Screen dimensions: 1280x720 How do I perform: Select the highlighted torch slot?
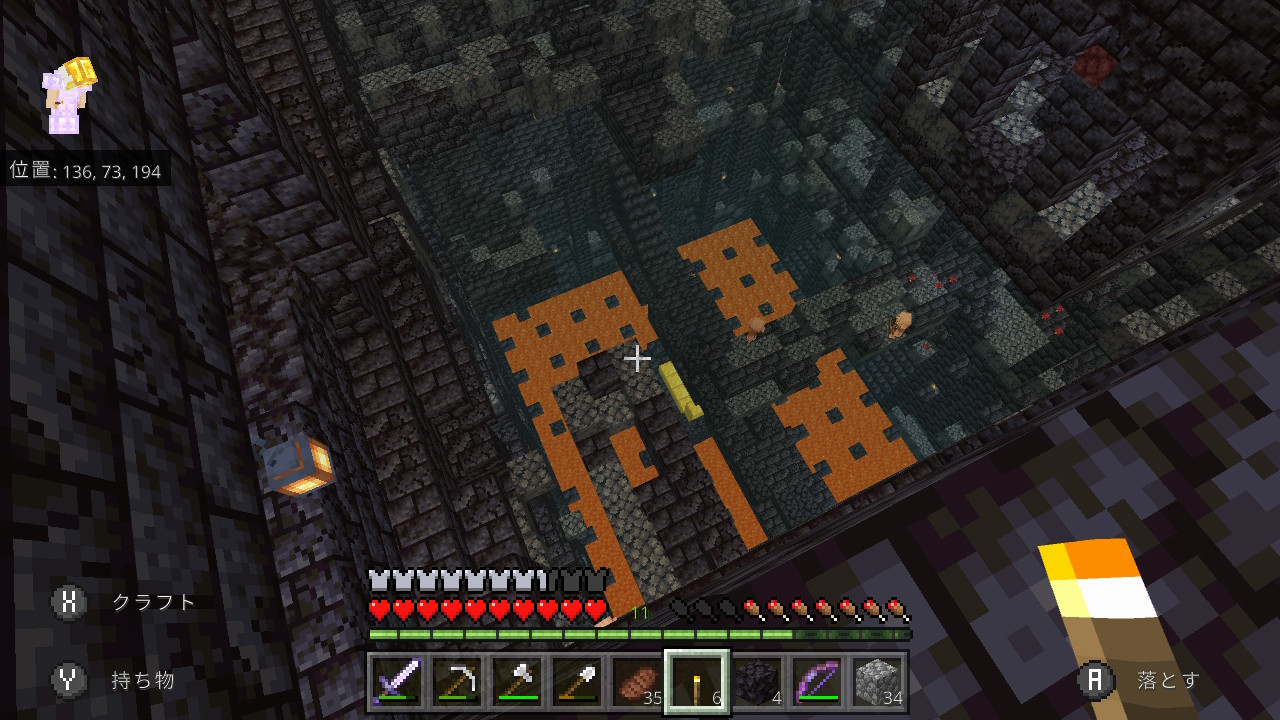pyautogui.click(x=697, y=681)
